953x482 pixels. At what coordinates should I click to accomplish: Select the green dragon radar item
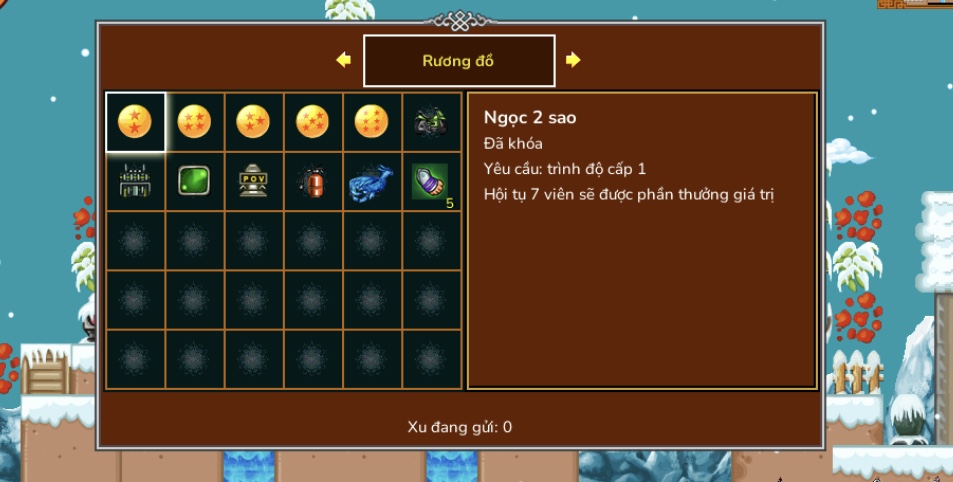[x=194, y=181]
